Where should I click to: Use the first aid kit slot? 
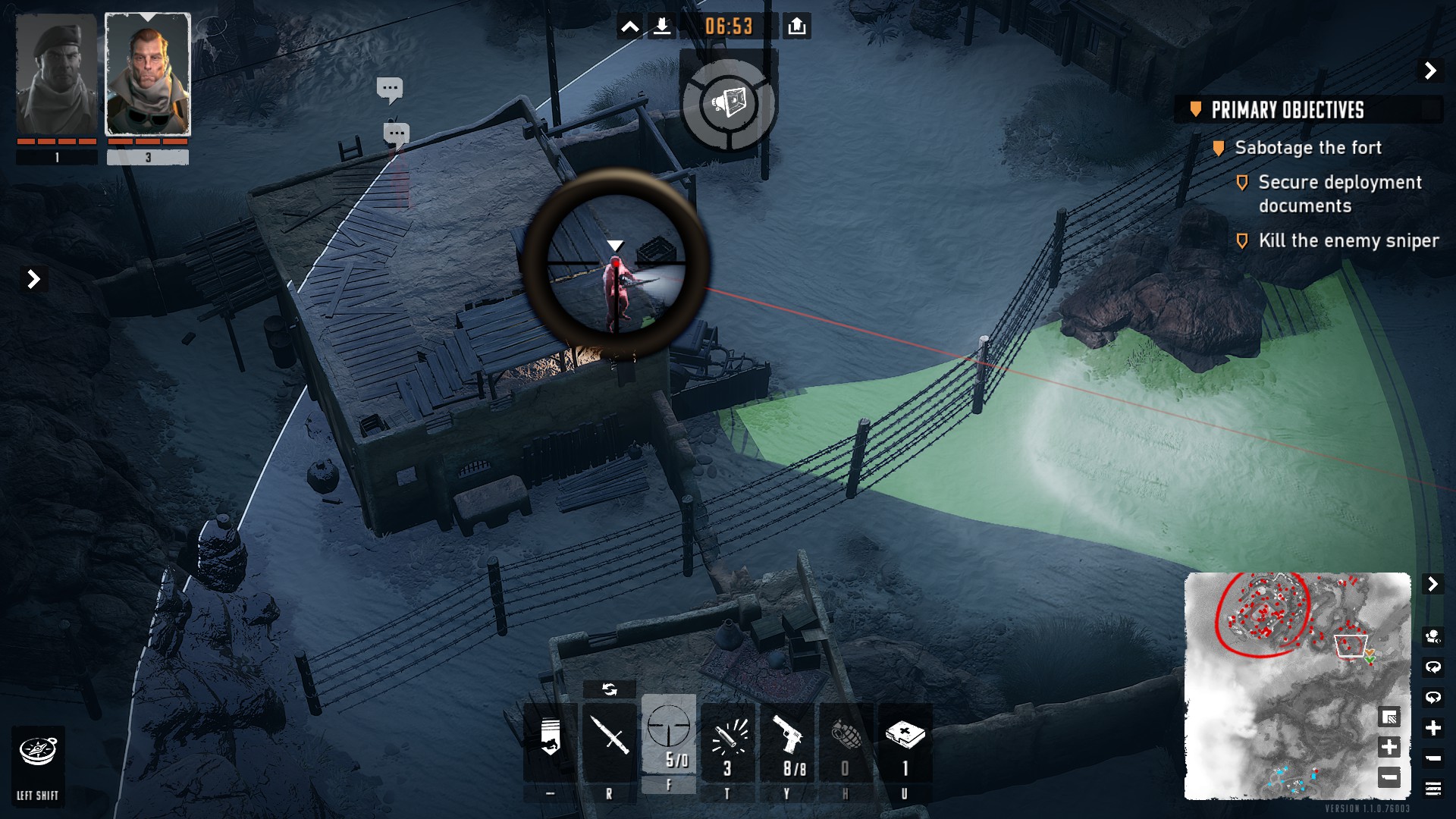pyautogui.click(x=905, y=741)
